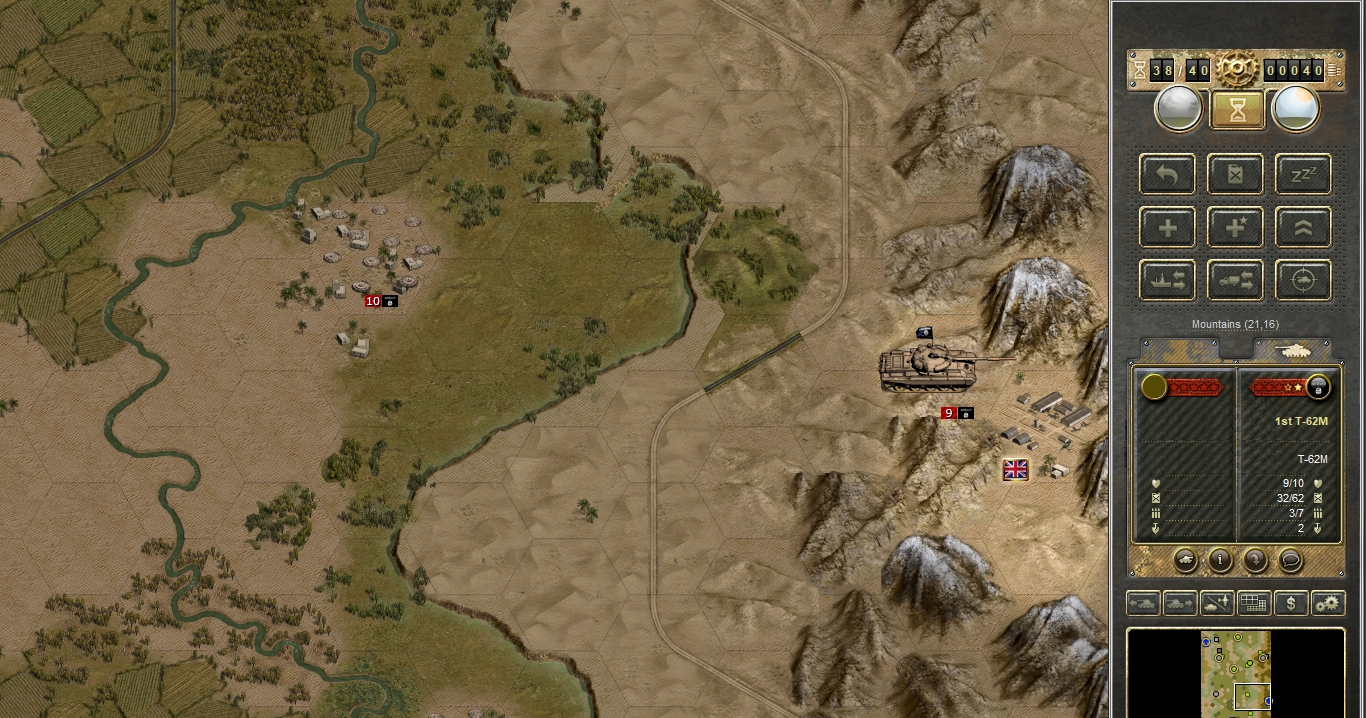This screenshot has width=1366, height=718.
Task: Click the ship embark button
Action: point(1167,281)
